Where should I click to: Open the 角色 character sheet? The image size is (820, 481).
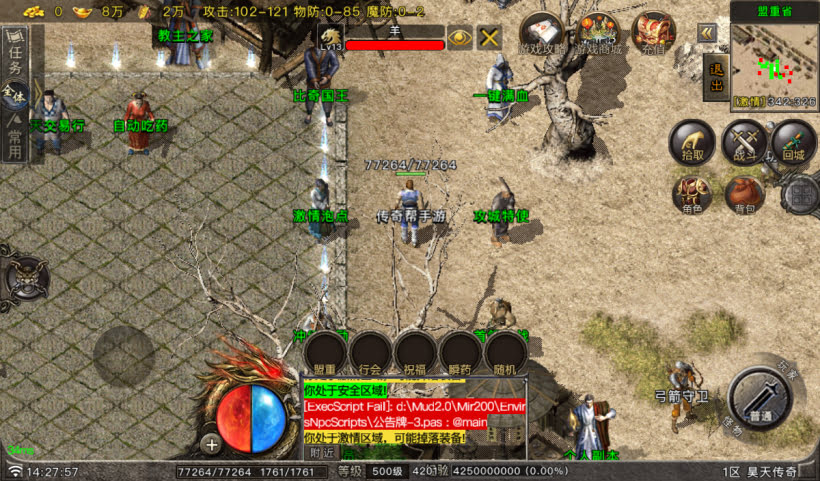click(x=691, y=194)
